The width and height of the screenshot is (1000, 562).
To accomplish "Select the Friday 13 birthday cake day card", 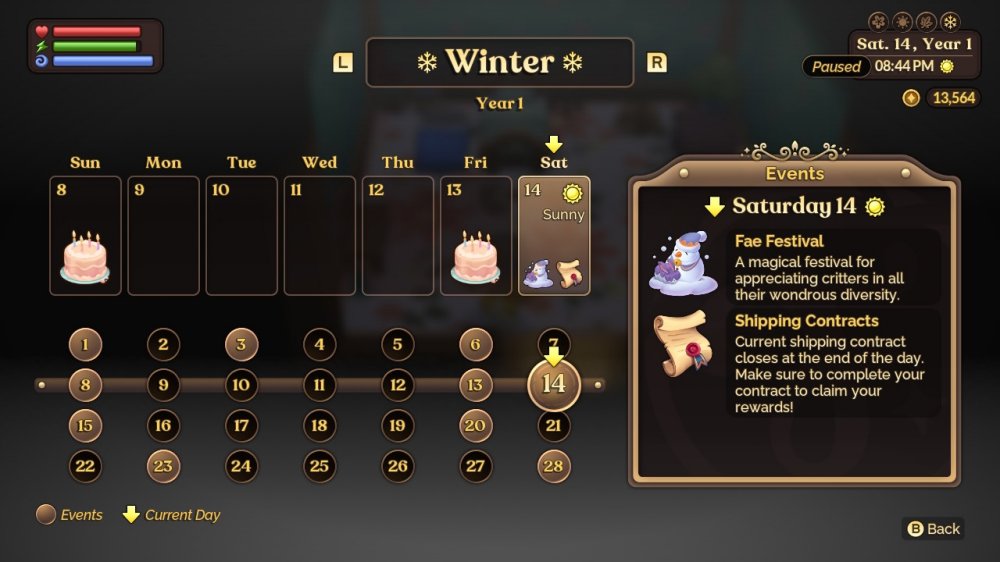I will pyautogui.click(x=475, y=236).
